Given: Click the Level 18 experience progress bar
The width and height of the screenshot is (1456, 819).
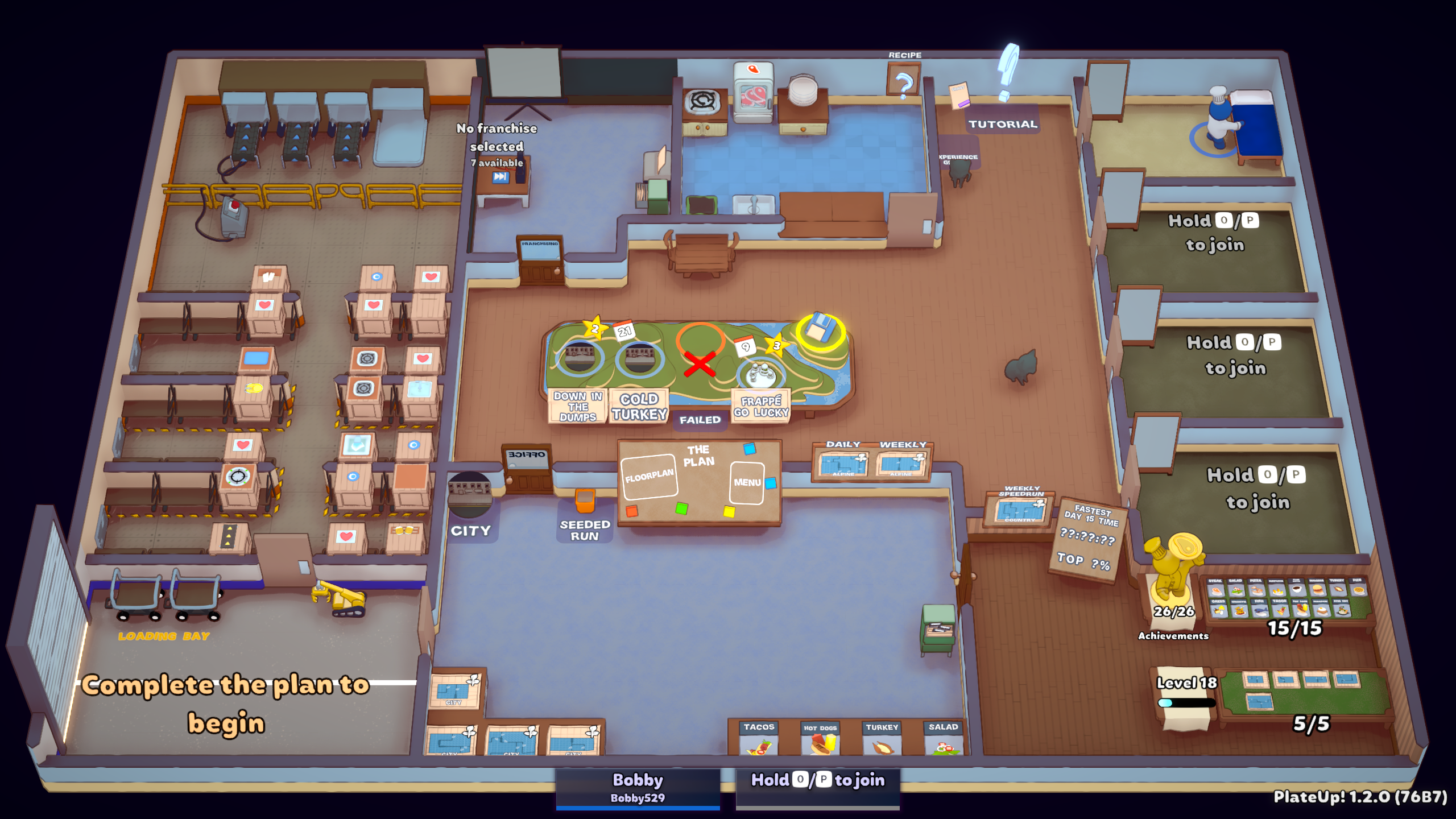Looking at the screenshot, I should pyautogui.click(x=1186, y=701).
